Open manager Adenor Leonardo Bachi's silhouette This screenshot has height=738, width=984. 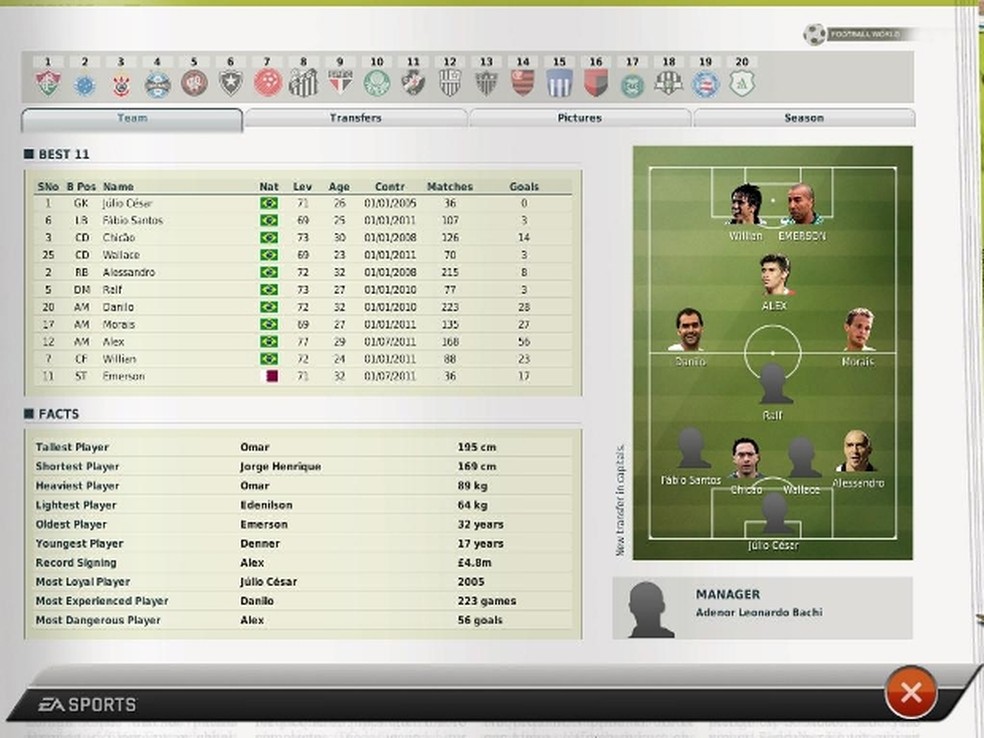[x=650, y=608]
